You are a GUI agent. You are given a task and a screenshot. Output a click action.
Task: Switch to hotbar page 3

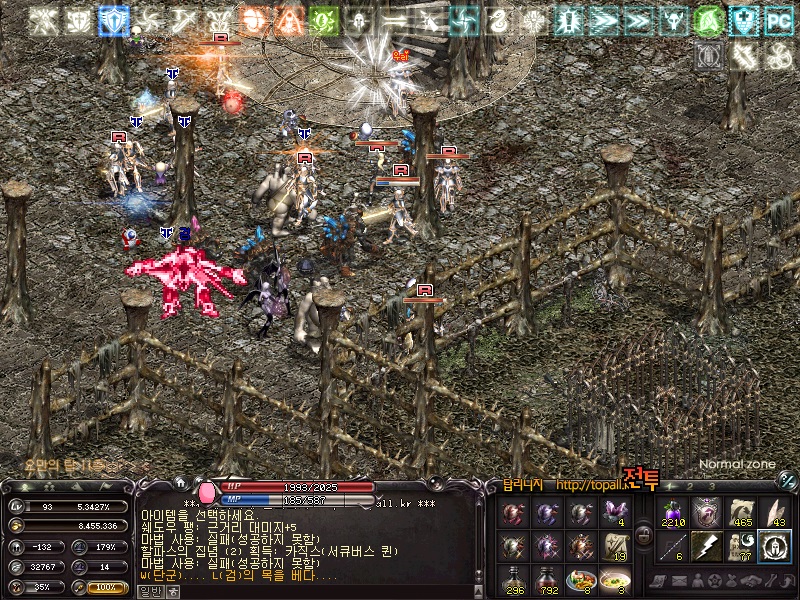711,487
